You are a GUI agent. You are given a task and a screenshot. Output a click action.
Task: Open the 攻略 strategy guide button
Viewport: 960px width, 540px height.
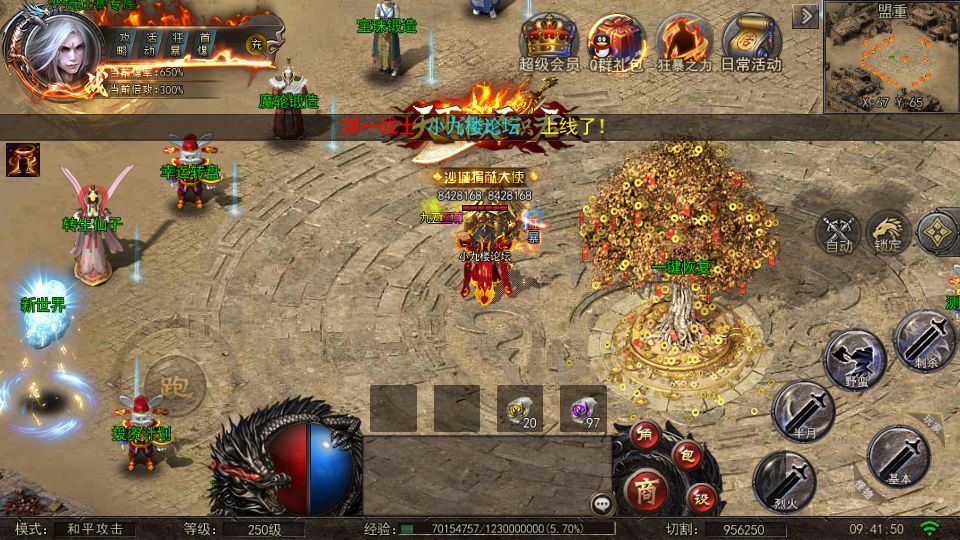[x=123, y=43]
